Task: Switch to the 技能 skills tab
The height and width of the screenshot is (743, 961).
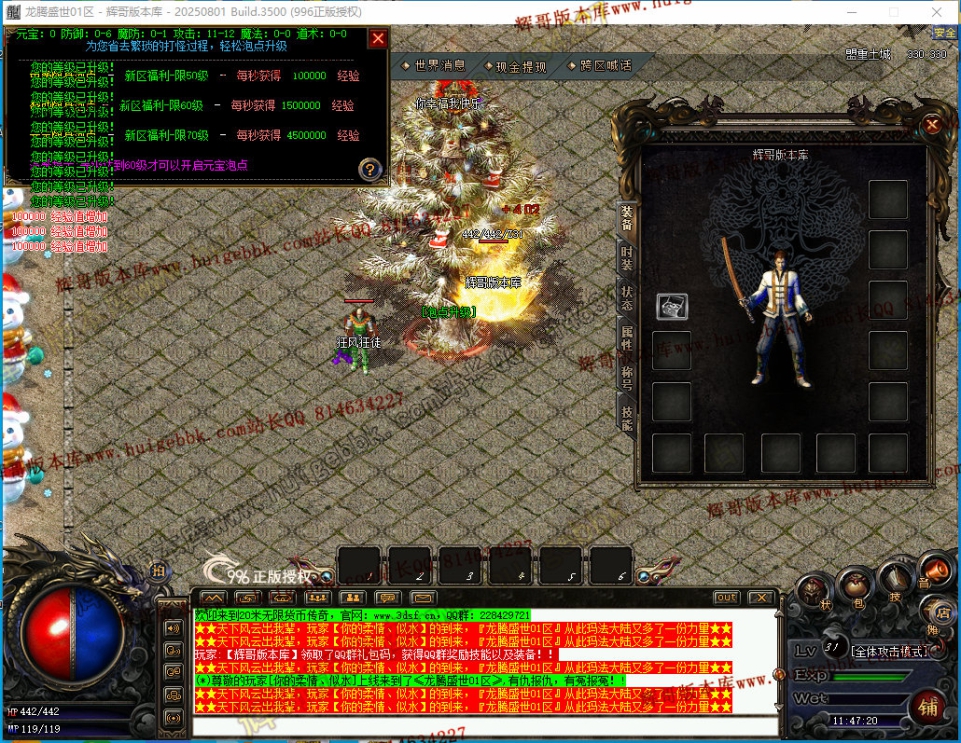Action: coord(627,417)
